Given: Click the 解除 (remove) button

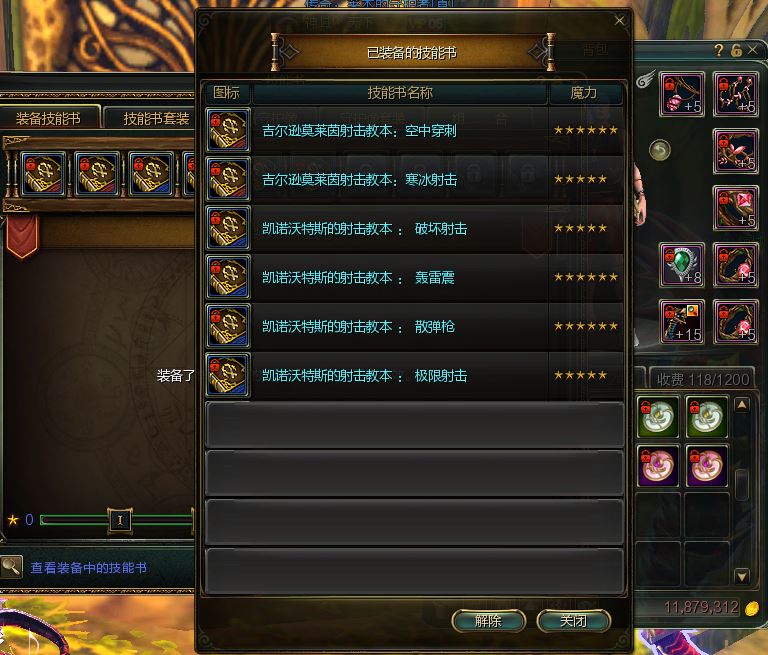Looking at the screenshot, I should click(x=488, y=621).
